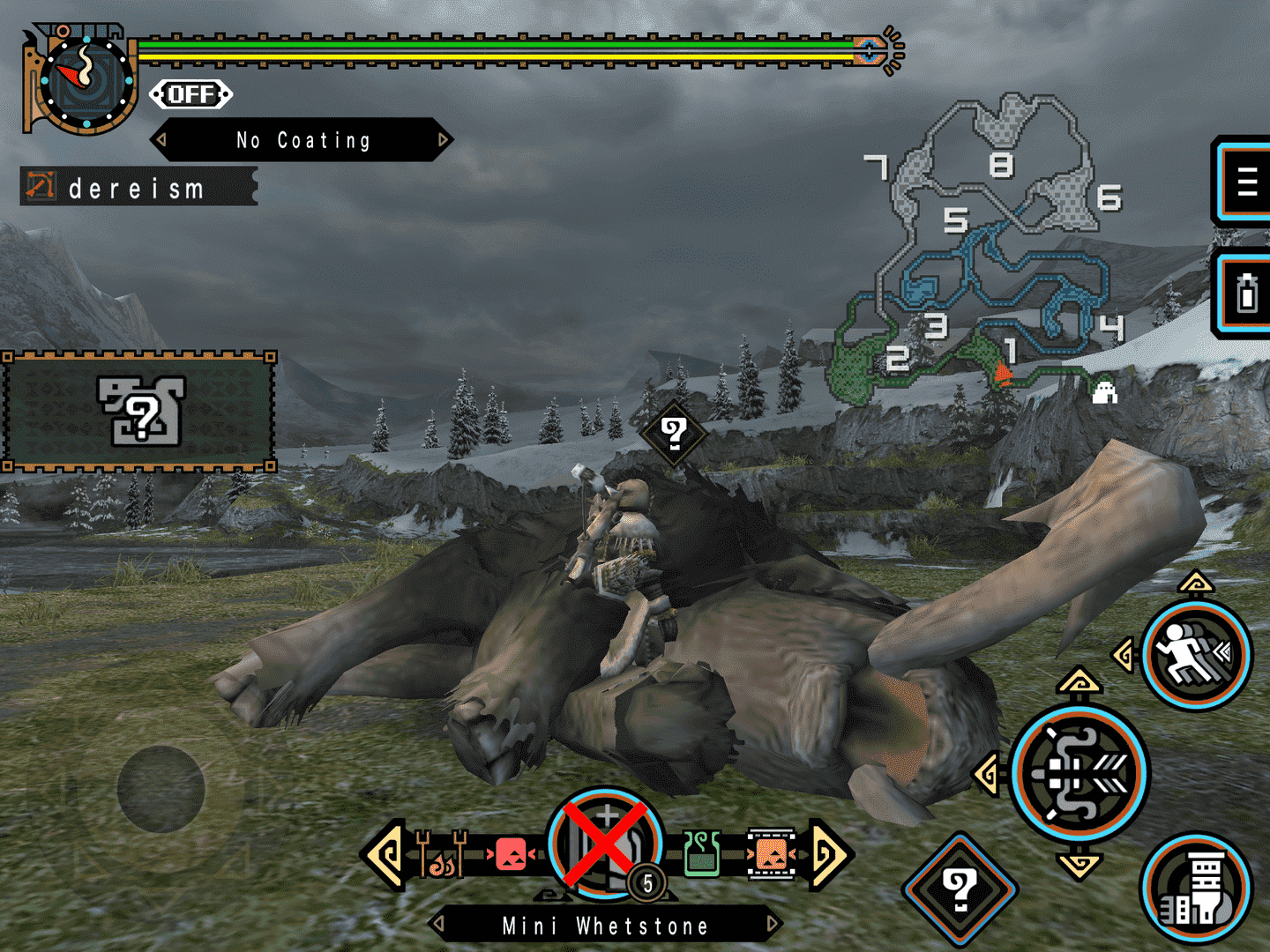Move using the virtual joystick pad
This screenshot has height=952, width=1270.
click(x=161, y=789)
